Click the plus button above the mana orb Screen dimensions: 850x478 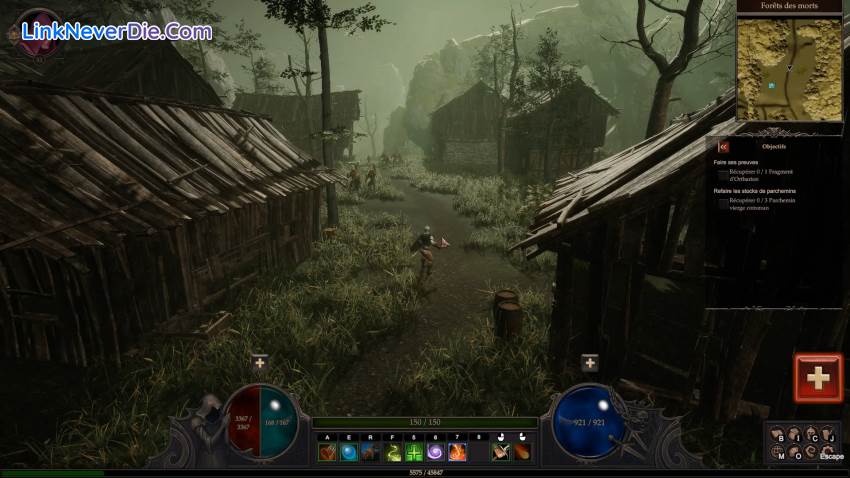click(589, 362)
